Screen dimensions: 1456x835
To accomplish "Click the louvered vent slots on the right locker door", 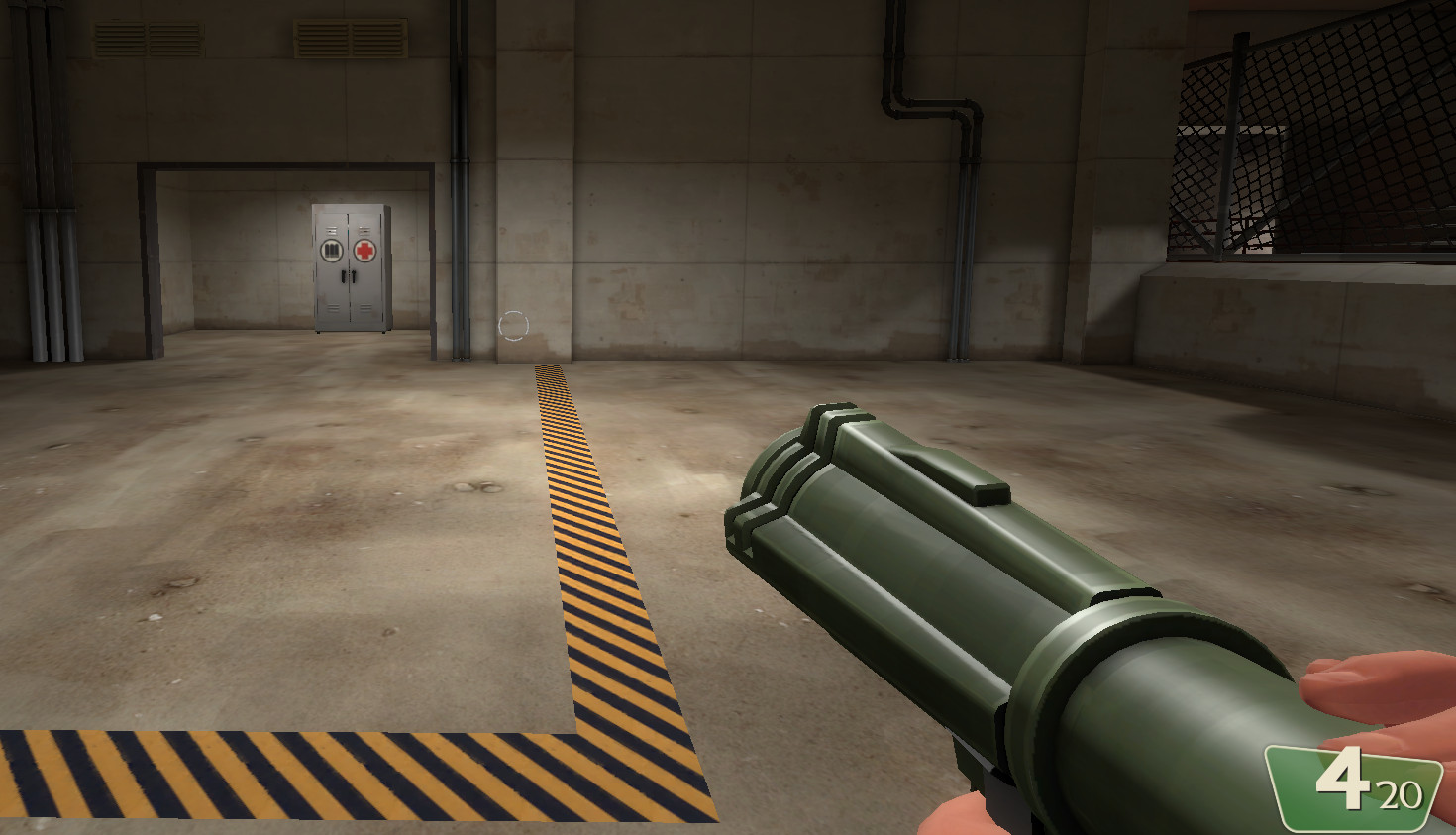I will [364, 231].
